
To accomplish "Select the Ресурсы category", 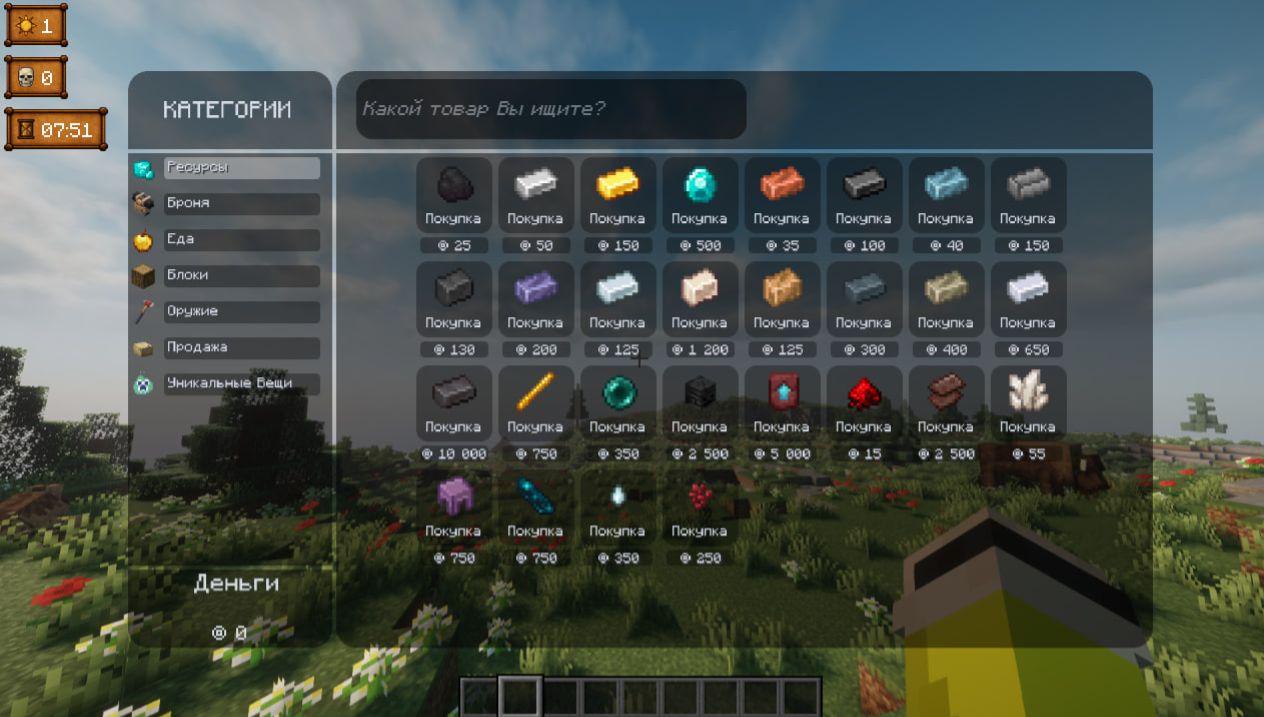I will [241, 168].
